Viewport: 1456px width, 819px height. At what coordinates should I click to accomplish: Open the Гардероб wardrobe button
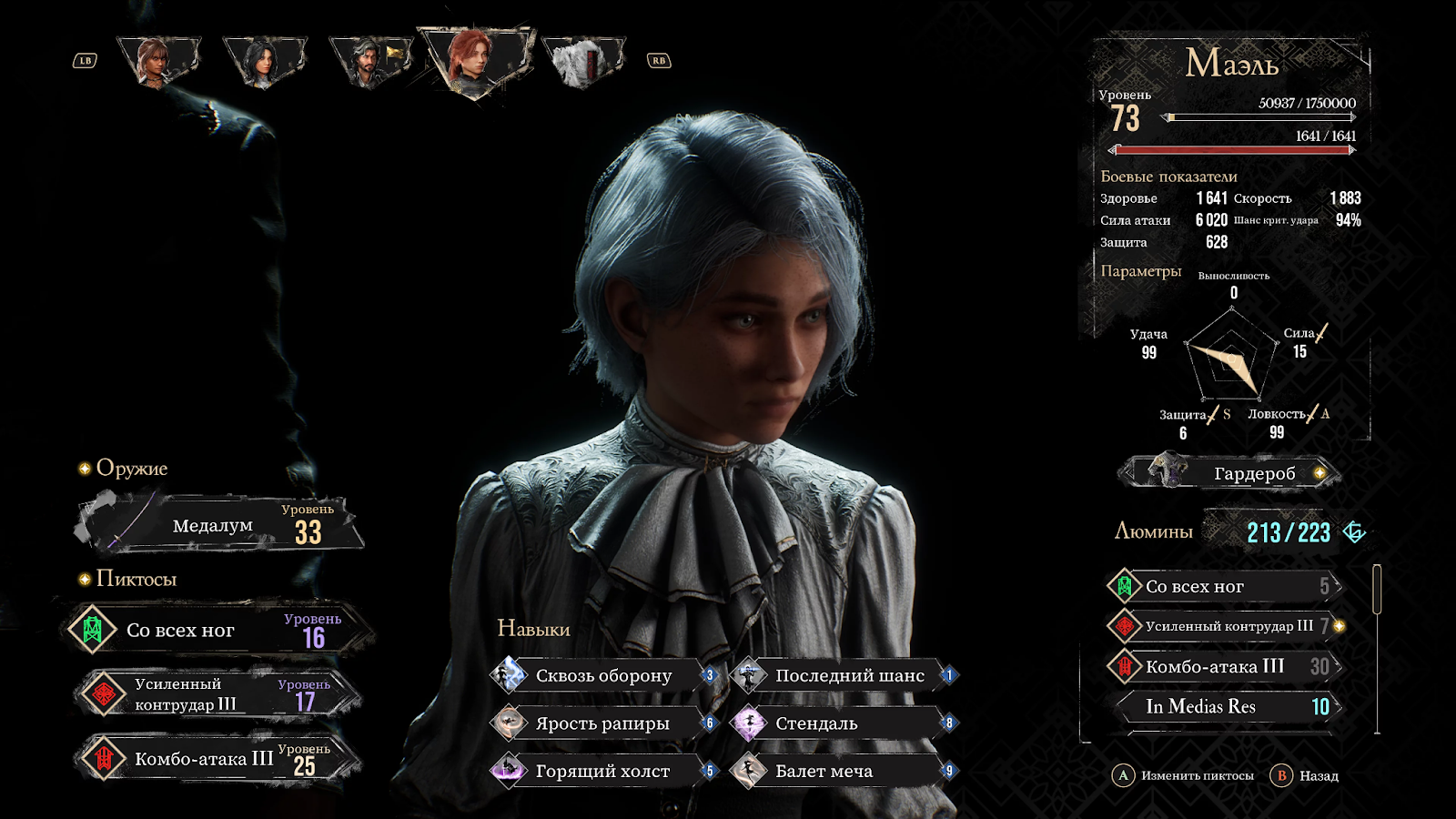[x=1230, y=472]
